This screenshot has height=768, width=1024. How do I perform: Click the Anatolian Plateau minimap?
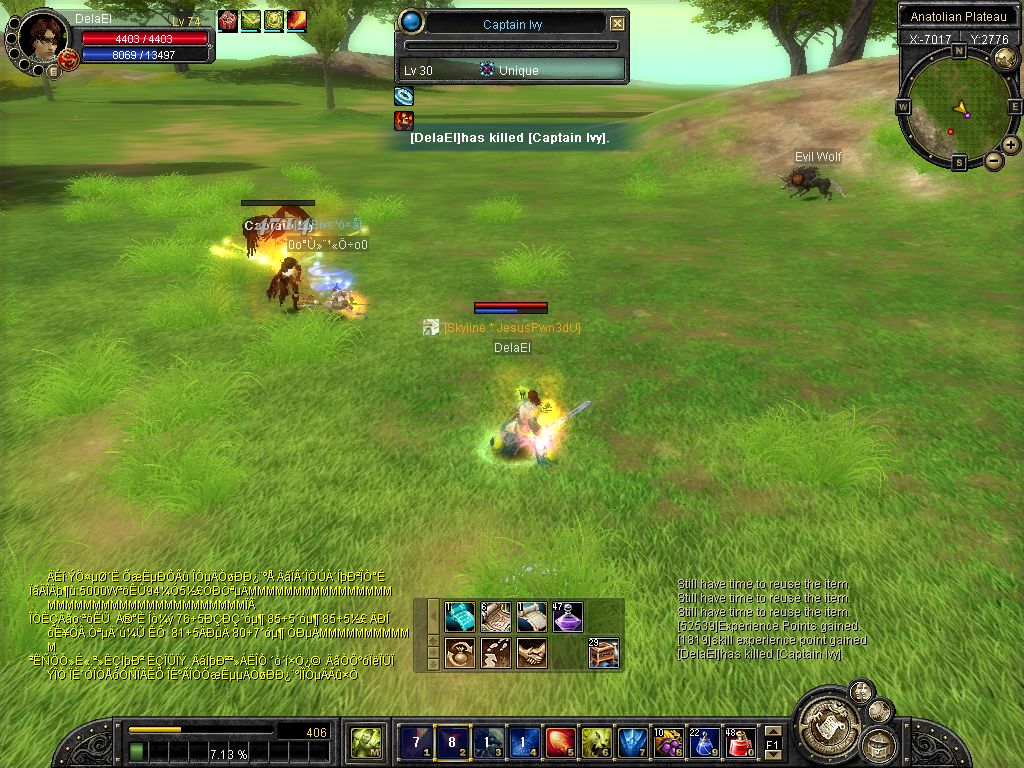click(x=960, y=105)
